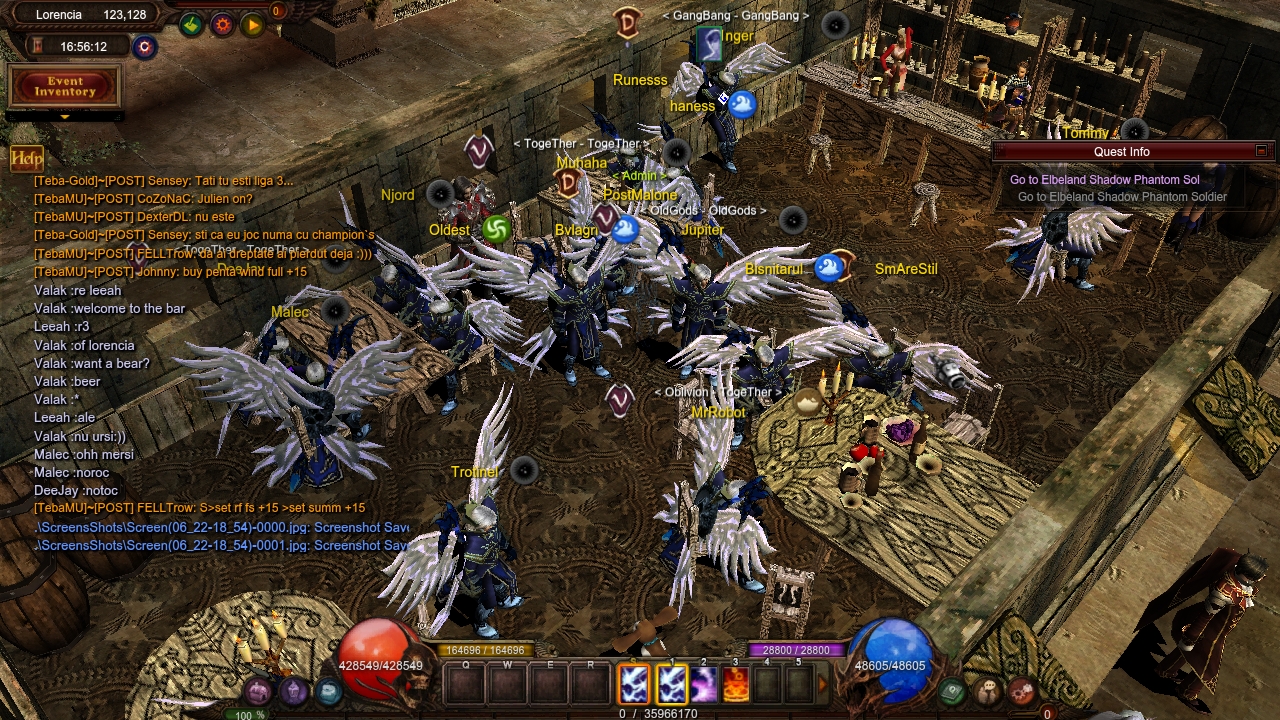This screenshot has height=720, width=1280.
Task: Activate the purple energy skill in slot 2
Action: click(704, 685)
